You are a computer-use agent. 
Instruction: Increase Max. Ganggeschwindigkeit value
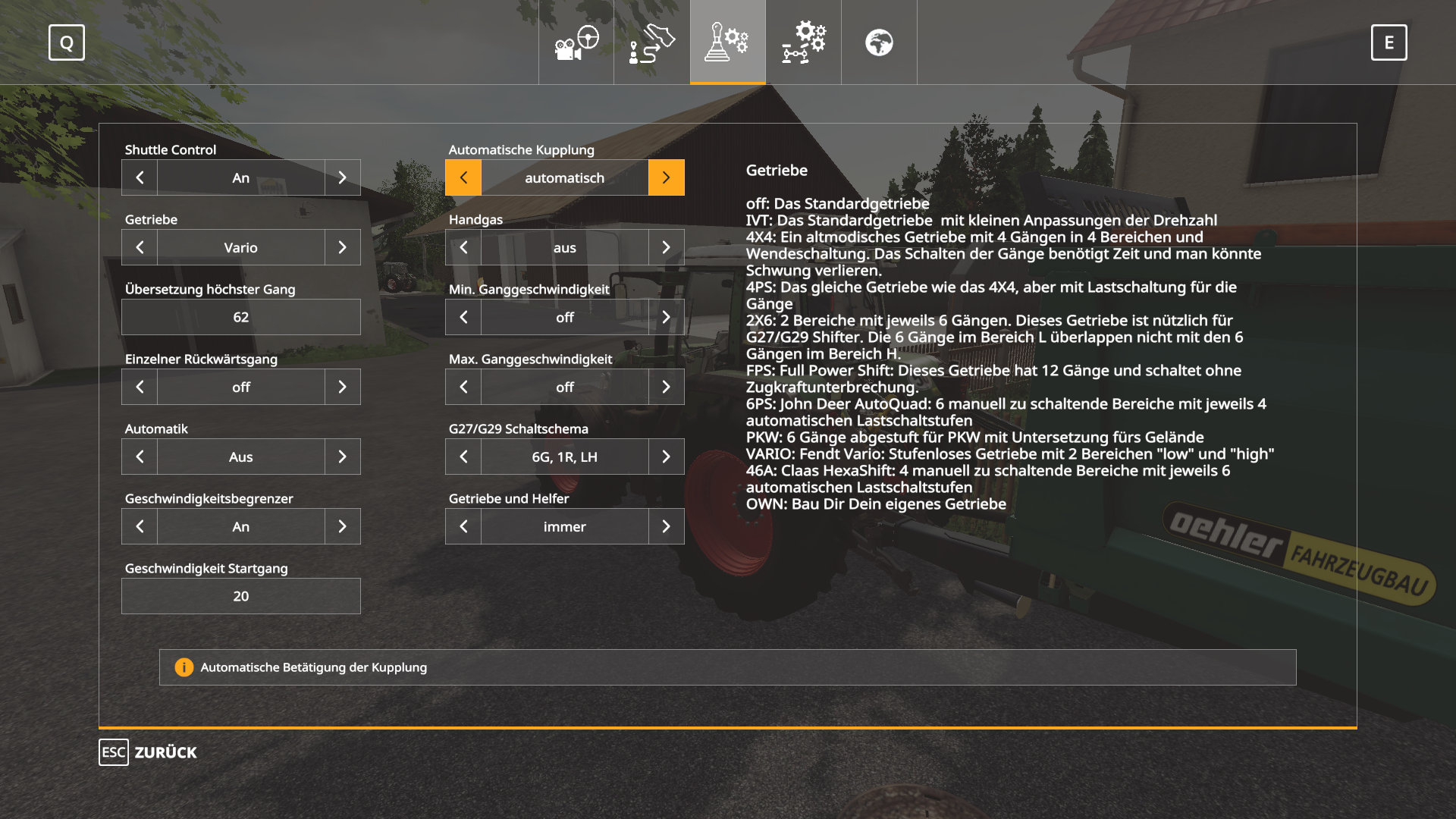point(666,387)
